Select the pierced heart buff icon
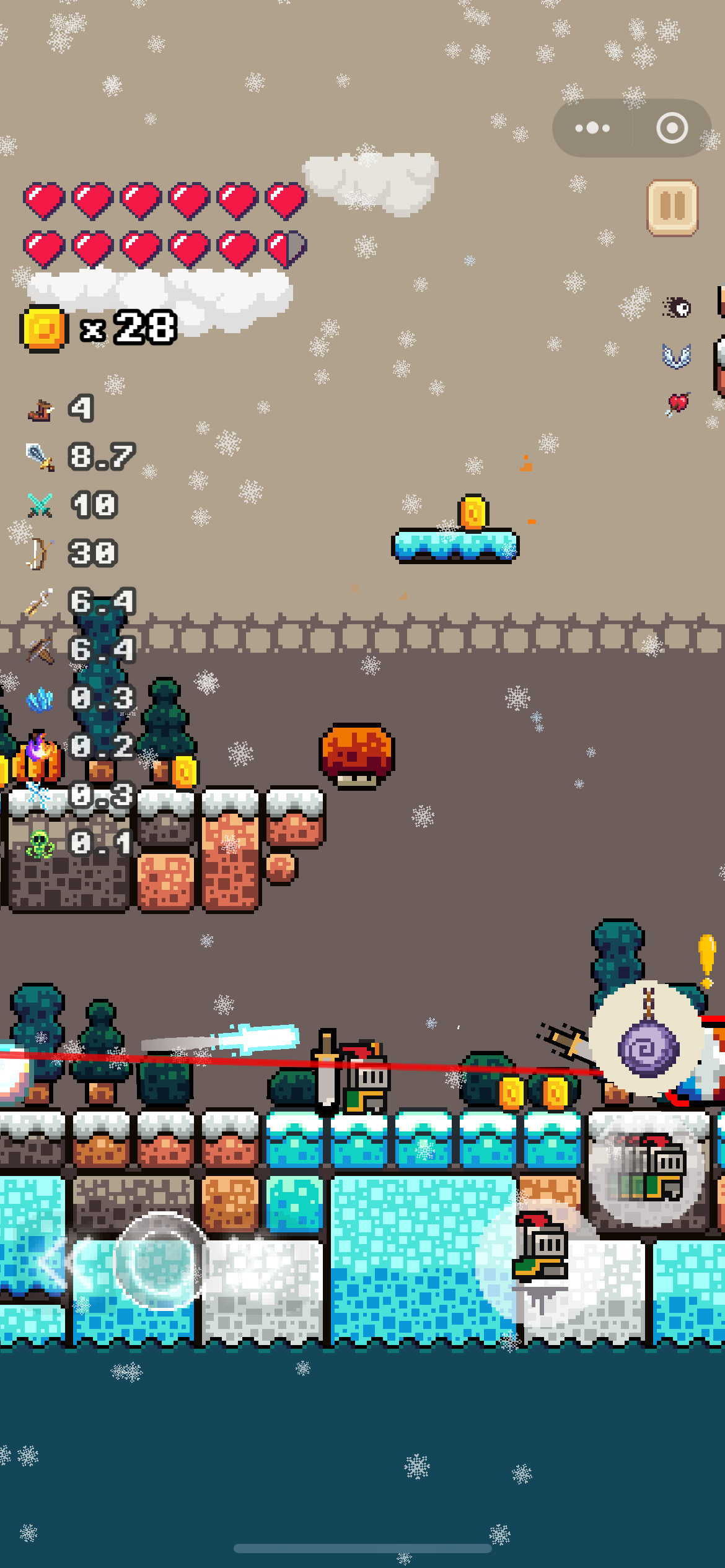This screenshot has height=1568, width=725. (x=677, y=404)
